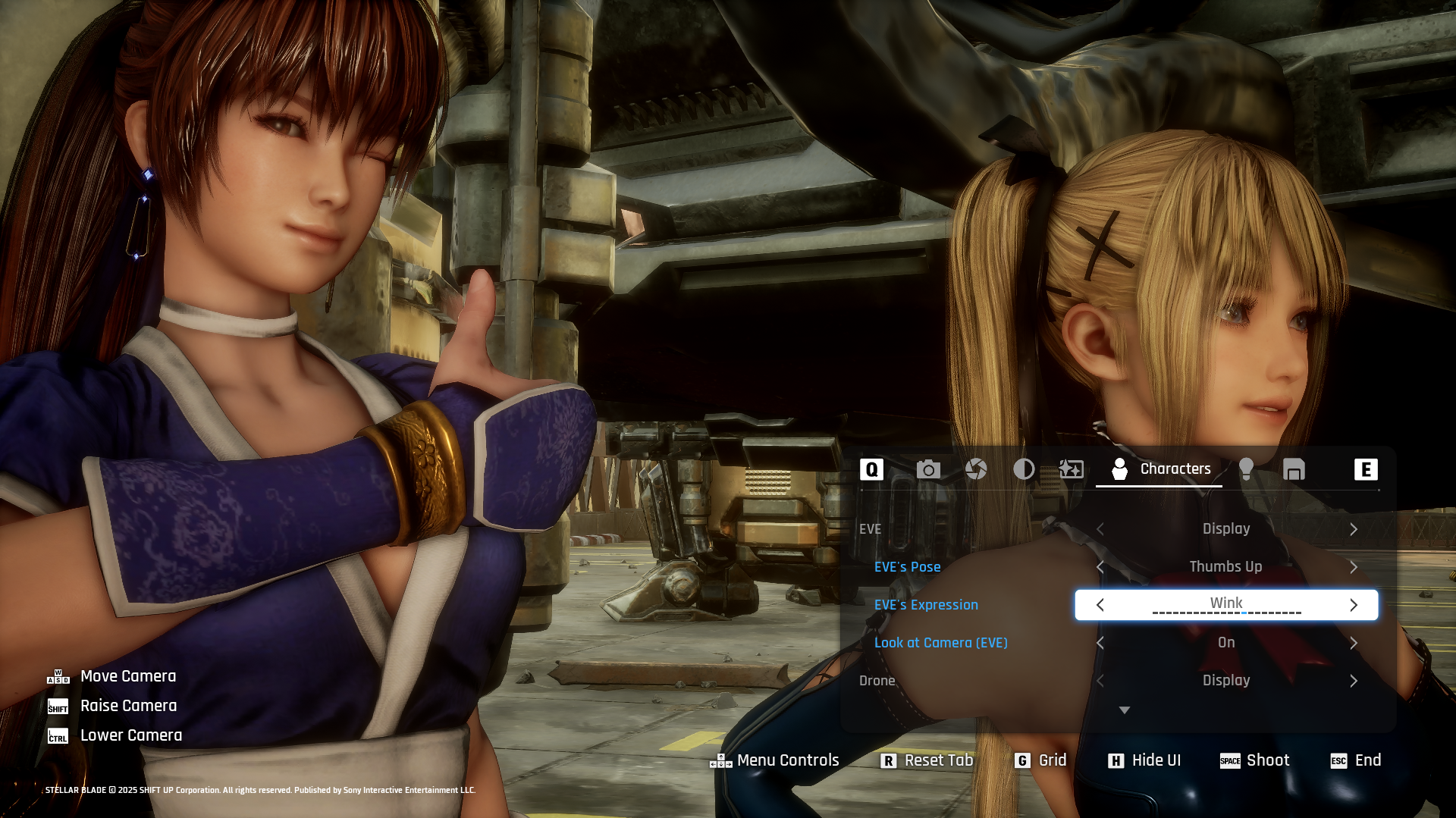This screenshot has height=818, width=1456.
Task: Click left arrow on Look at Camera
Action: coord(1100,643)
